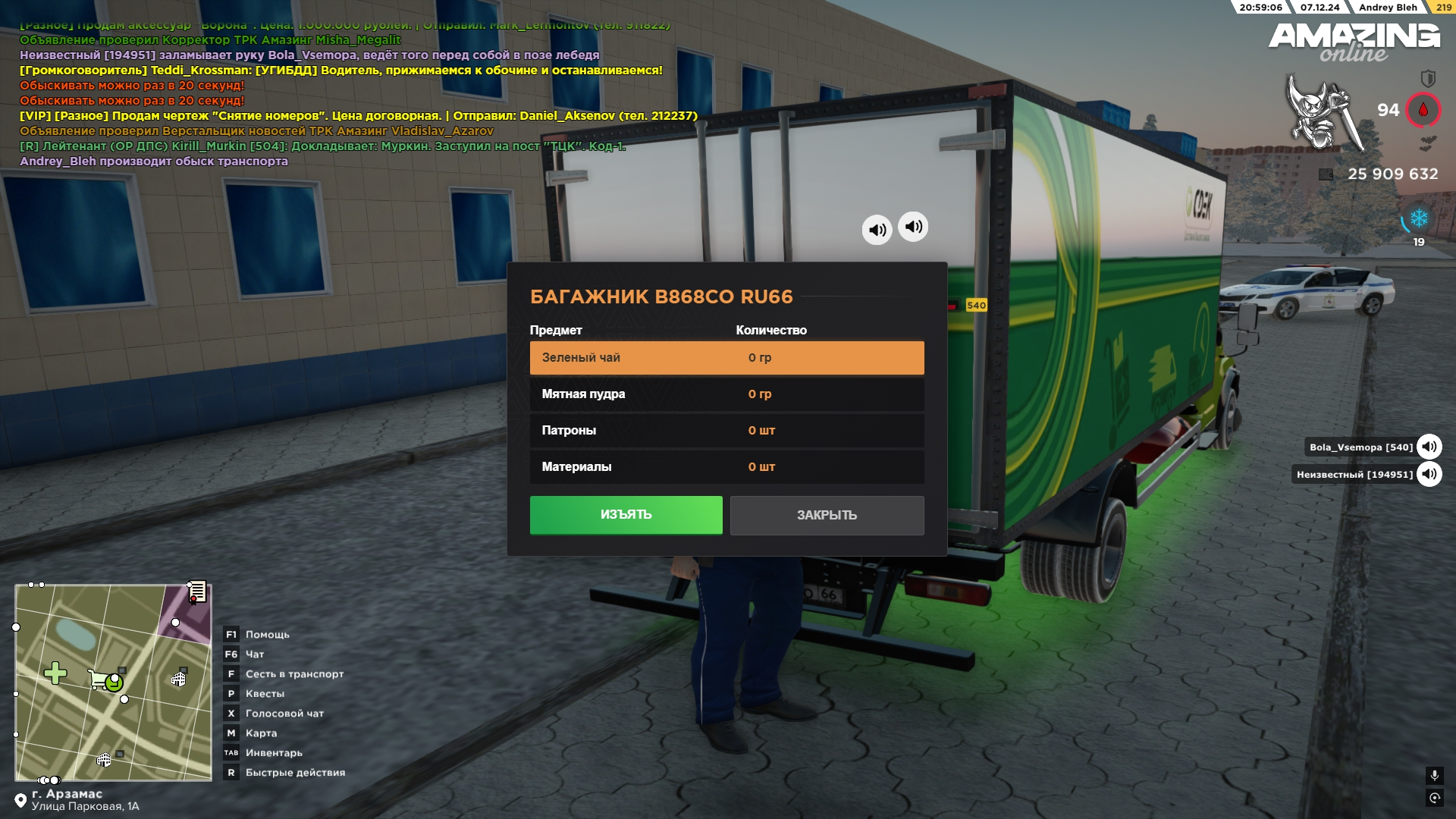Image resolution: width=1456 pixels, height=819 pixels.
Task: Pick the Материалы row
Action: [x=726, y=467]
